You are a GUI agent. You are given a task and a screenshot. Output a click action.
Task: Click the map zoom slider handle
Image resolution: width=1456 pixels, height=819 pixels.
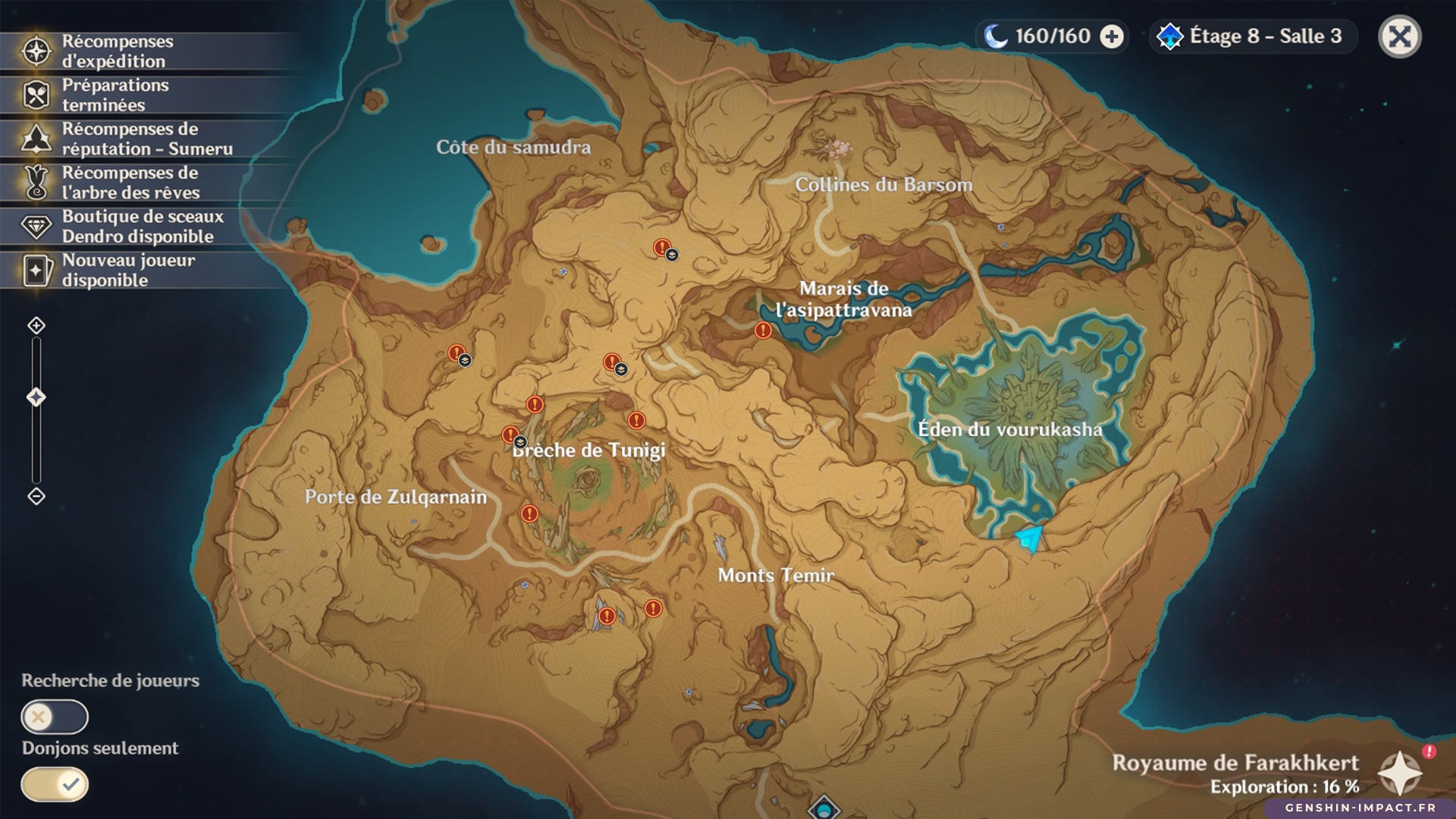36,397
